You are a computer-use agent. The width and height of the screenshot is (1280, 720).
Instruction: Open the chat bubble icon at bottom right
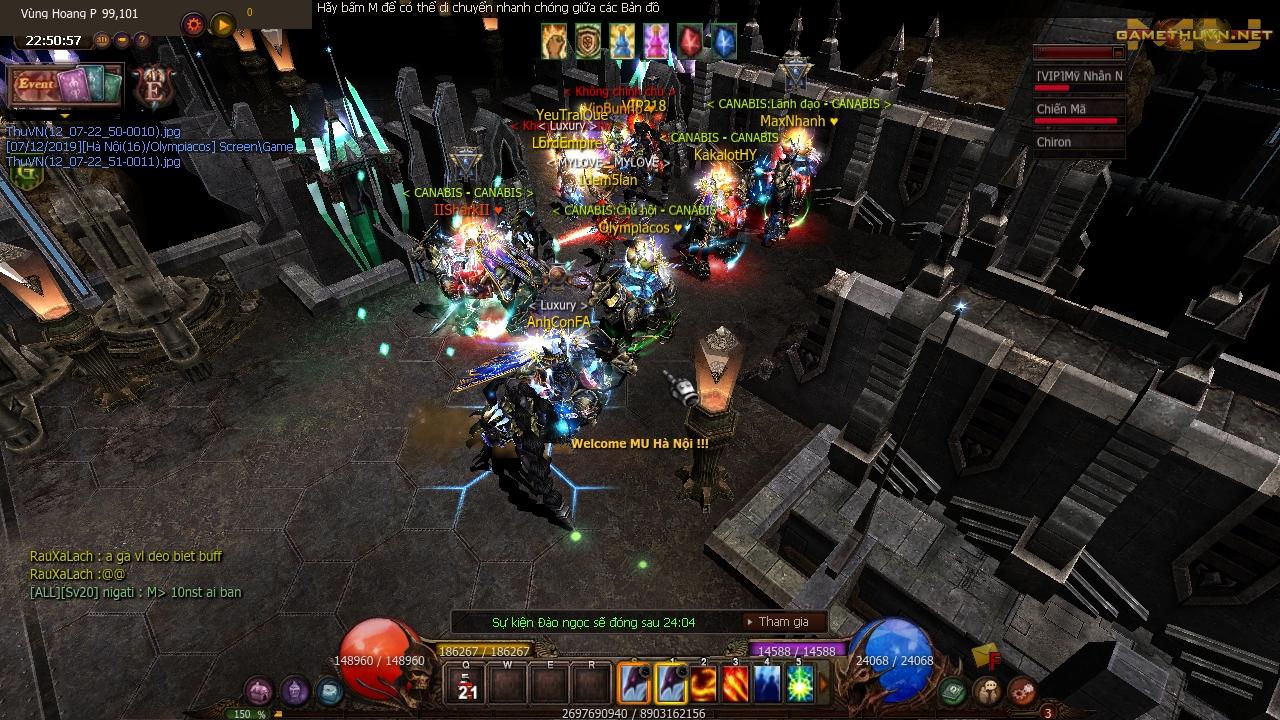point(988,689)
